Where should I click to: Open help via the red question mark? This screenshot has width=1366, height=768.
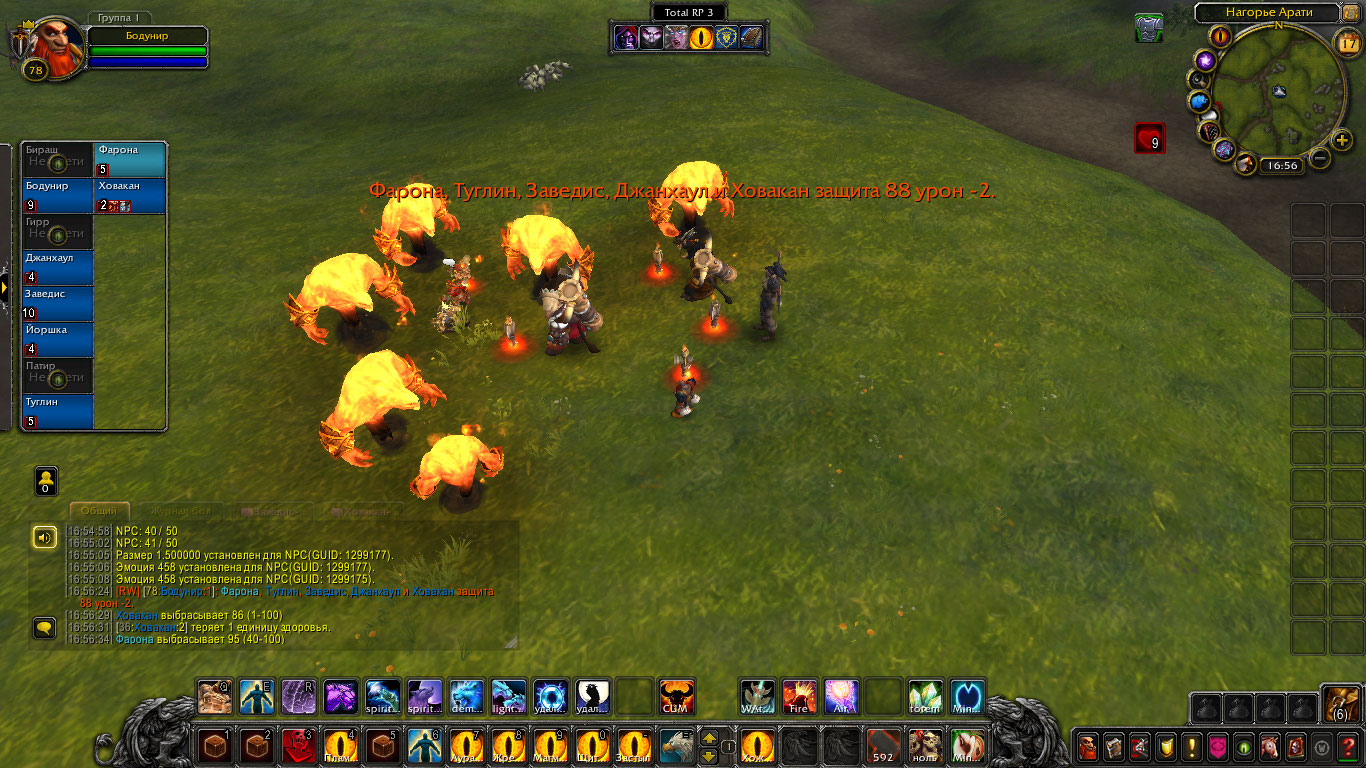(1348, 746)
